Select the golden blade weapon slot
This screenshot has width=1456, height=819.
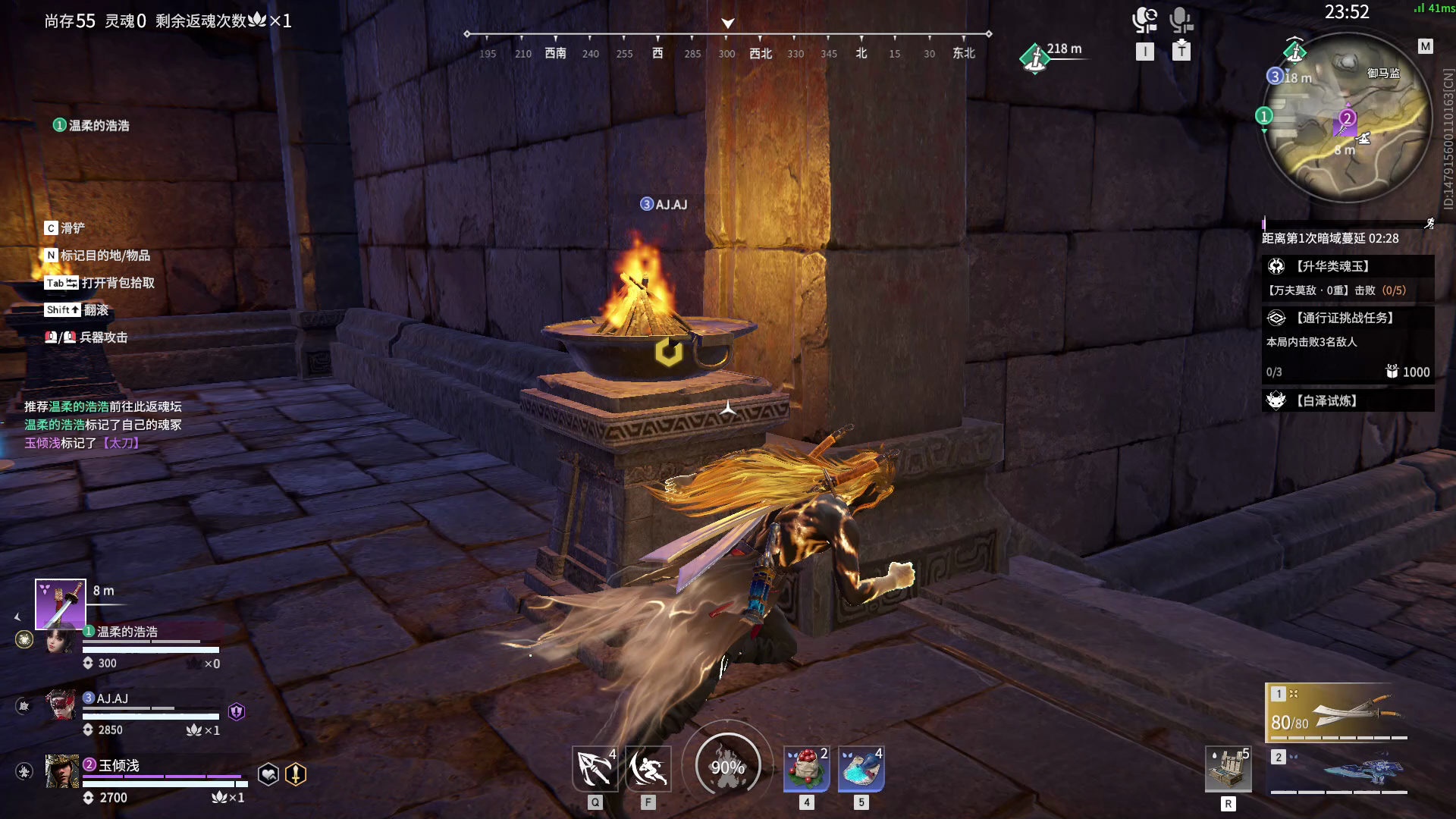point(1338,711)
